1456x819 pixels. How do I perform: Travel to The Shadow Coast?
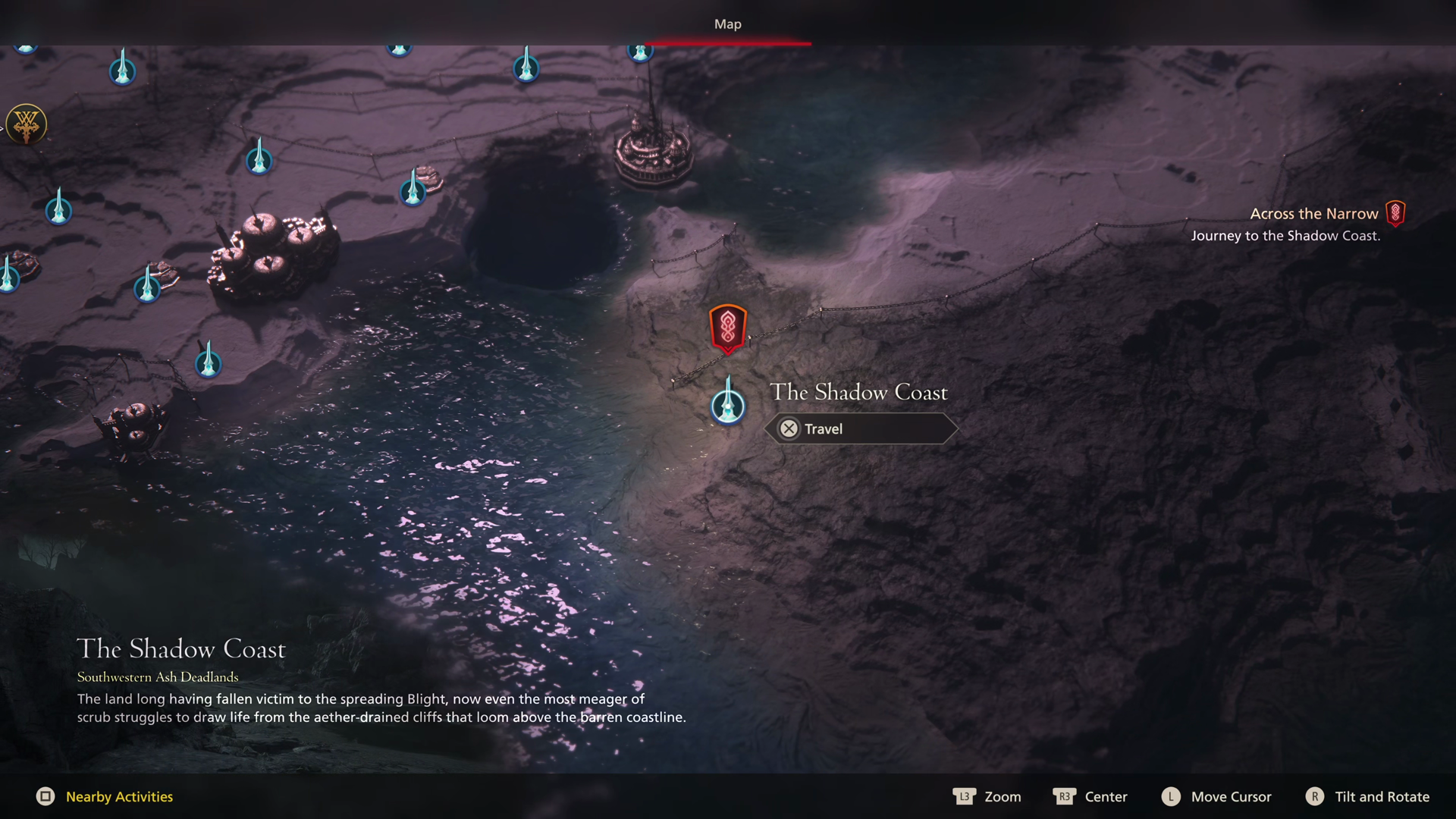point(861,428)
